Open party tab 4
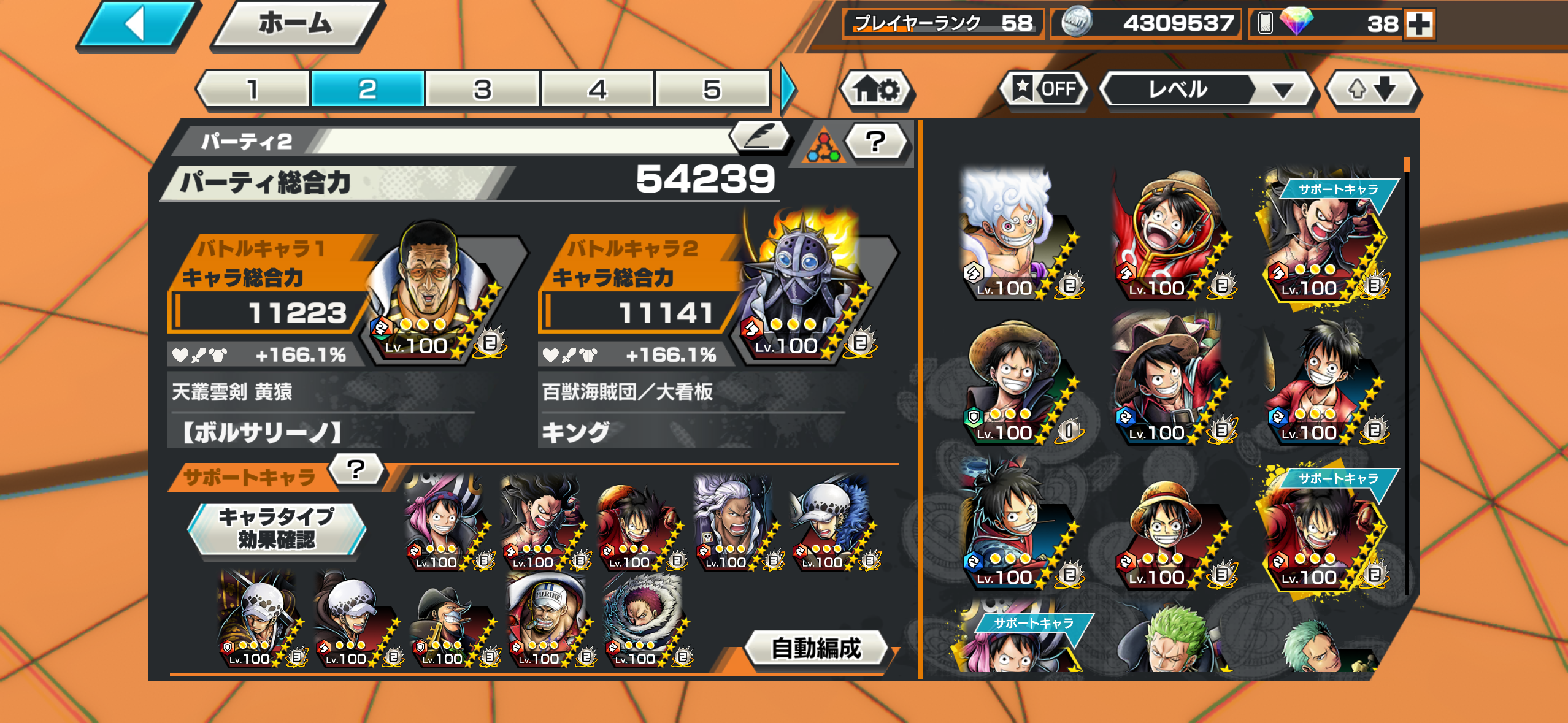The height and width of the screenshot is (723, 1568). point(597,90)
